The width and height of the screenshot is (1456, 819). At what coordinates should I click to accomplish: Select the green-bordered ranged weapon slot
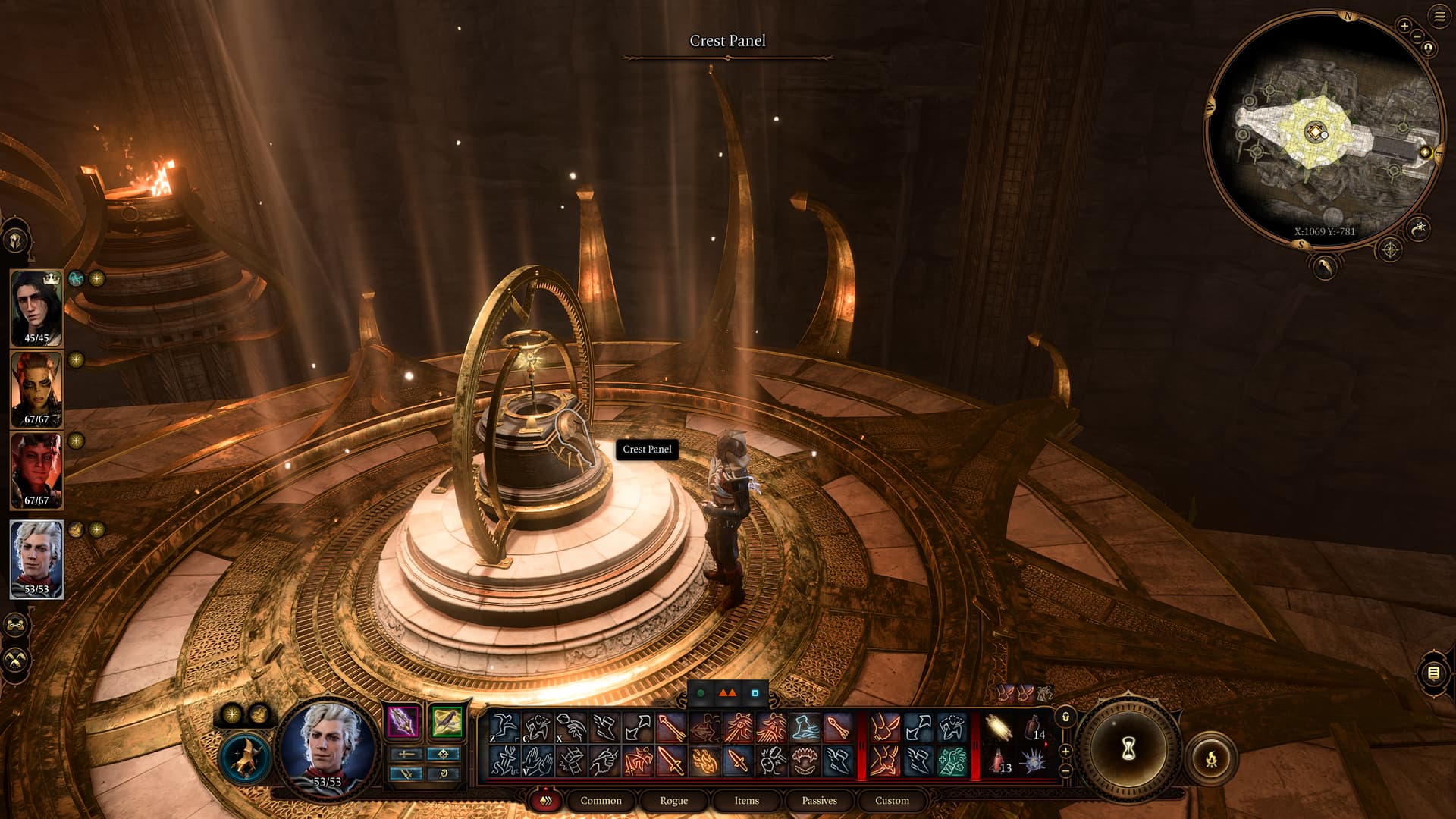click(447, 720)
